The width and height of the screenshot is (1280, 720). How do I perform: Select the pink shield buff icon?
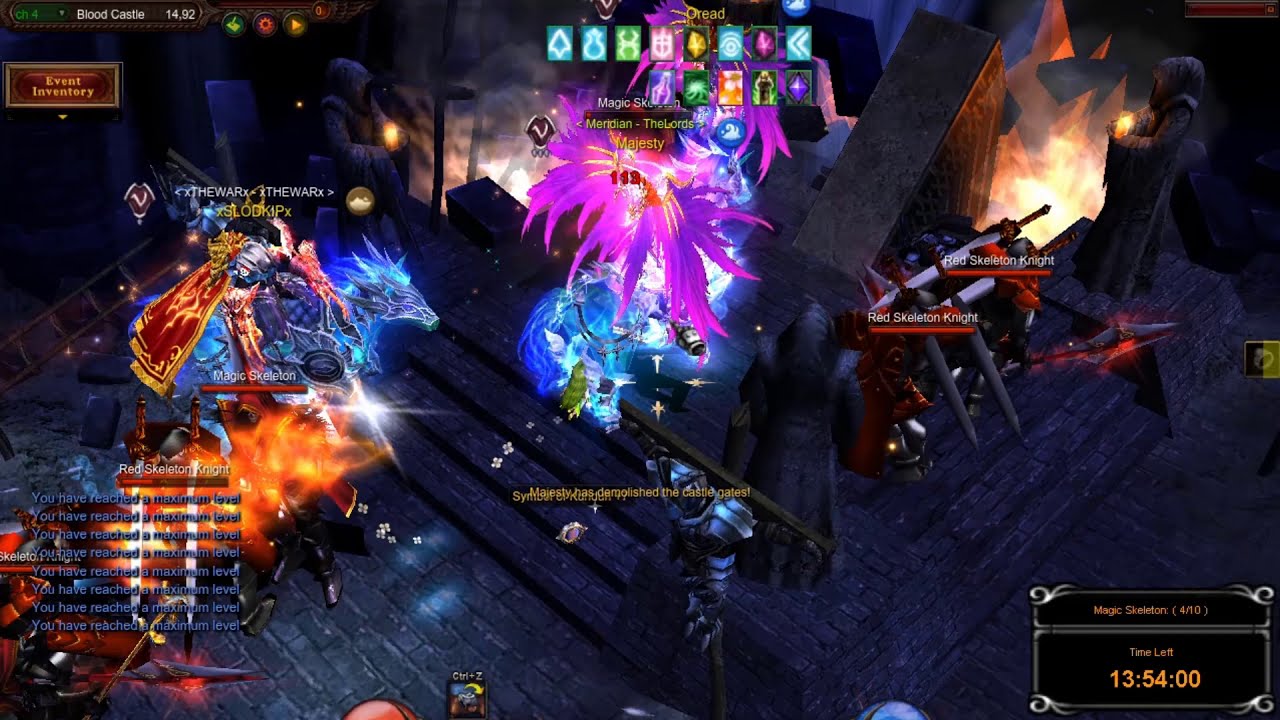click(662, 43)
